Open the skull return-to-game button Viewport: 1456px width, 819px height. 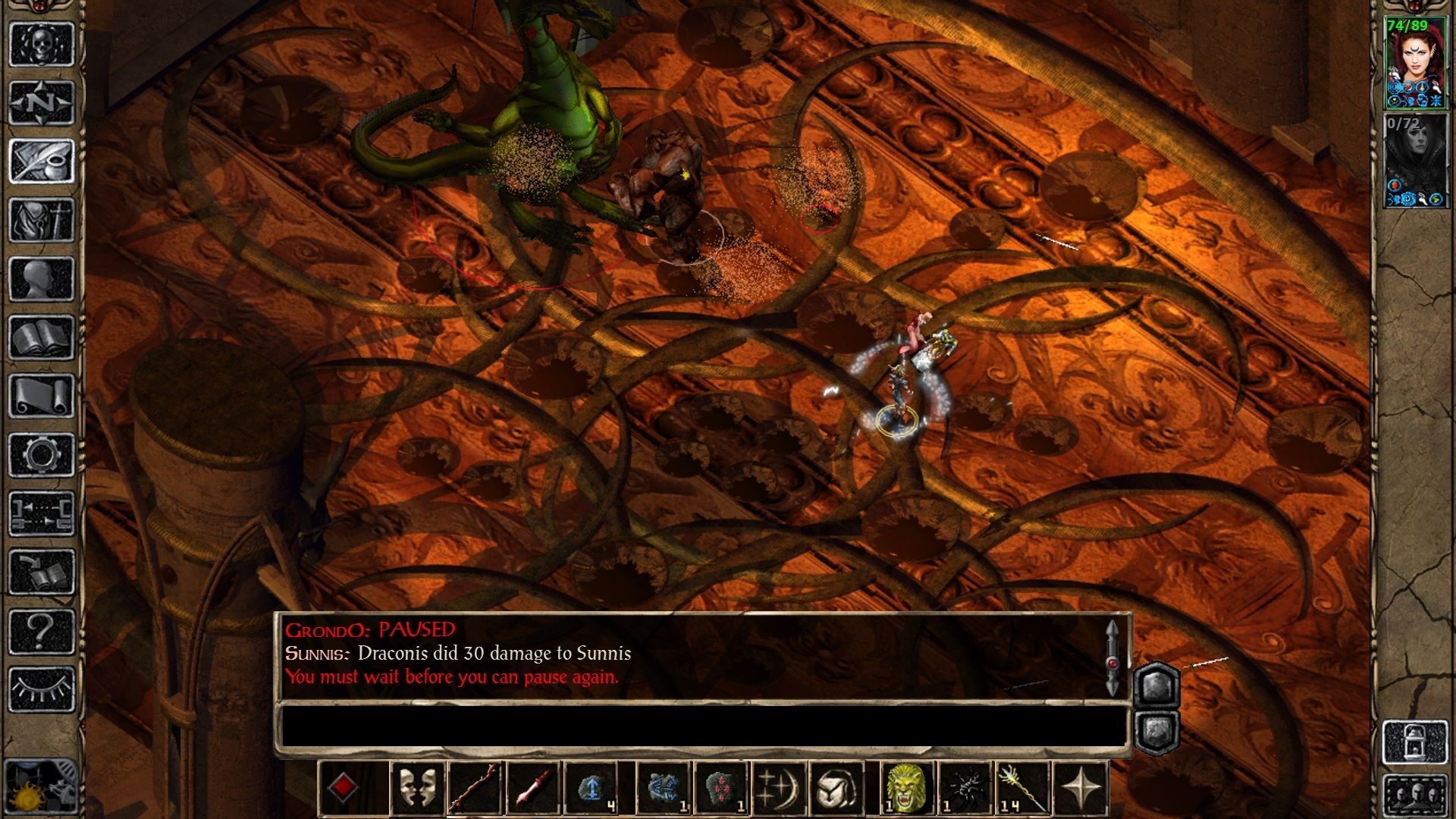42,44
